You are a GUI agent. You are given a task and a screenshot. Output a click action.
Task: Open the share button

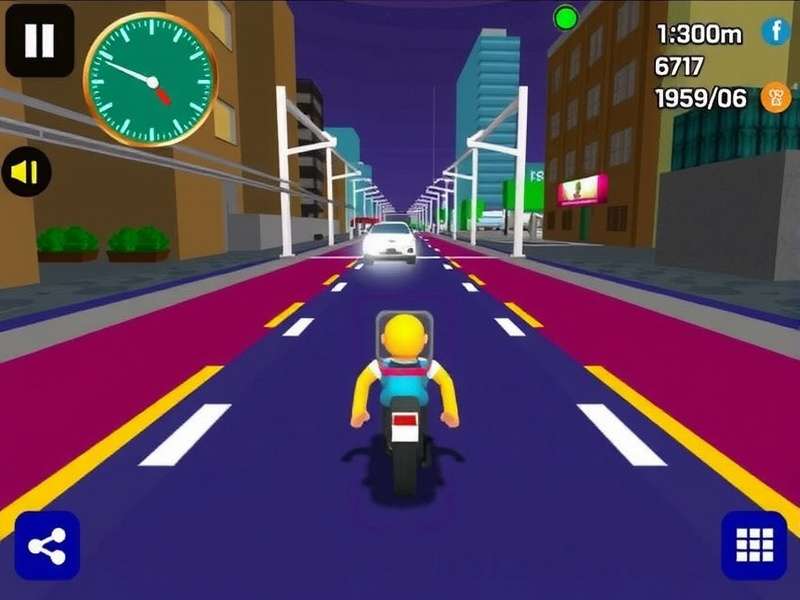(47, 546)
